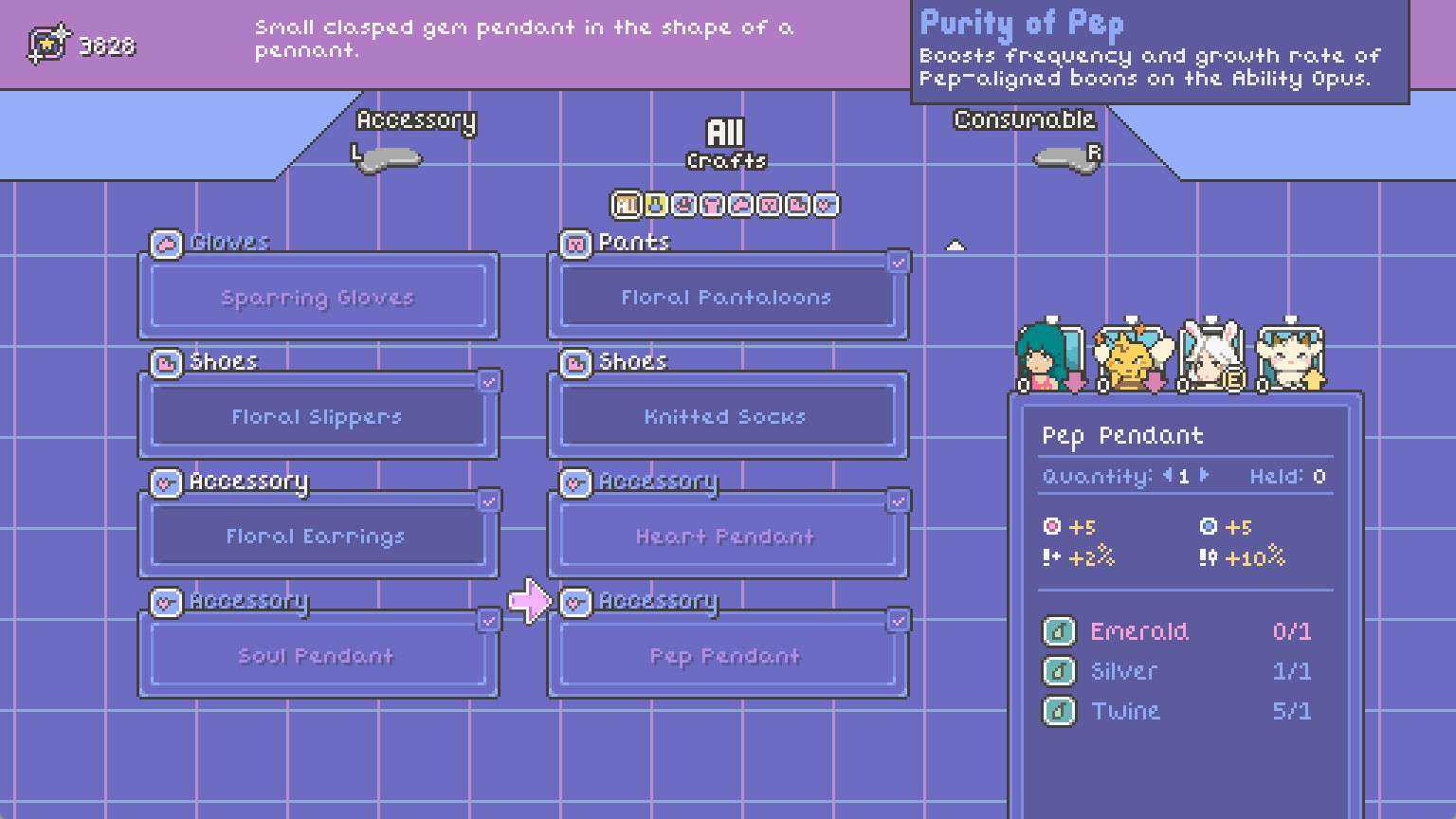1456x819 pixels.
Task: Select the All crafts filter icon
Action: pyautogui.click(x=627, y=205)
